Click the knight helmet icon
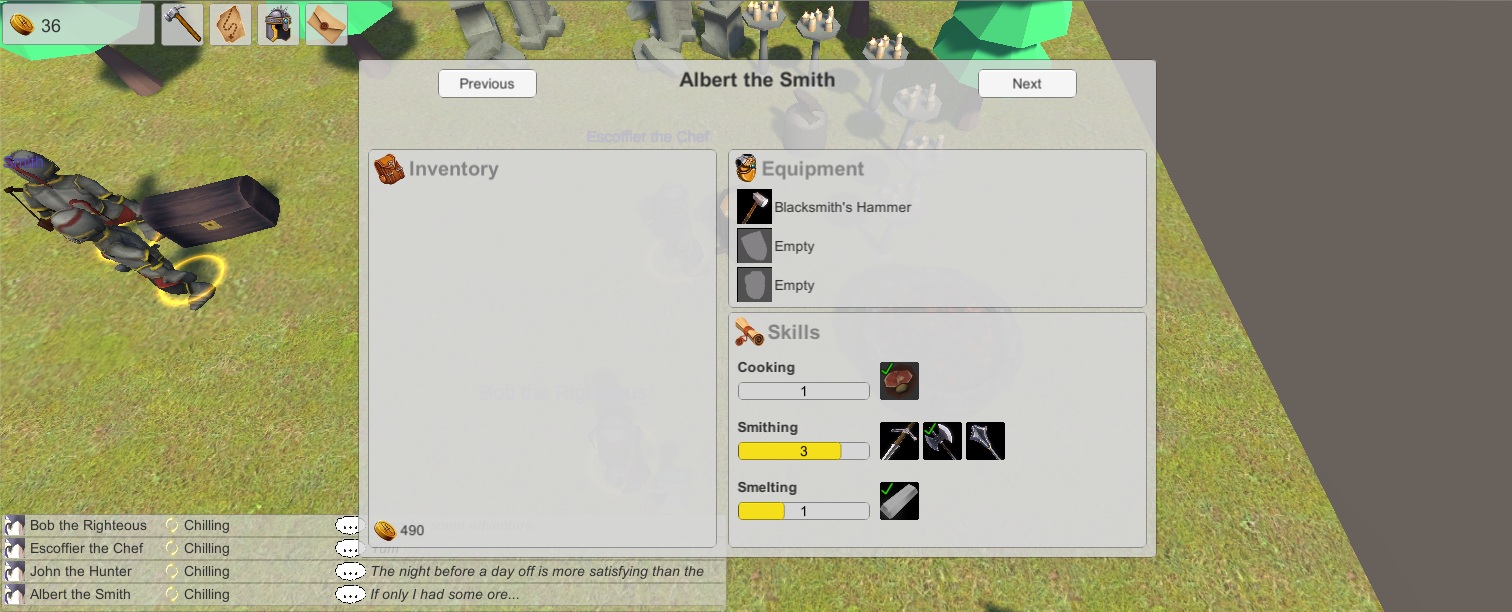This screenshot has width=1512, height=612. 279,24
